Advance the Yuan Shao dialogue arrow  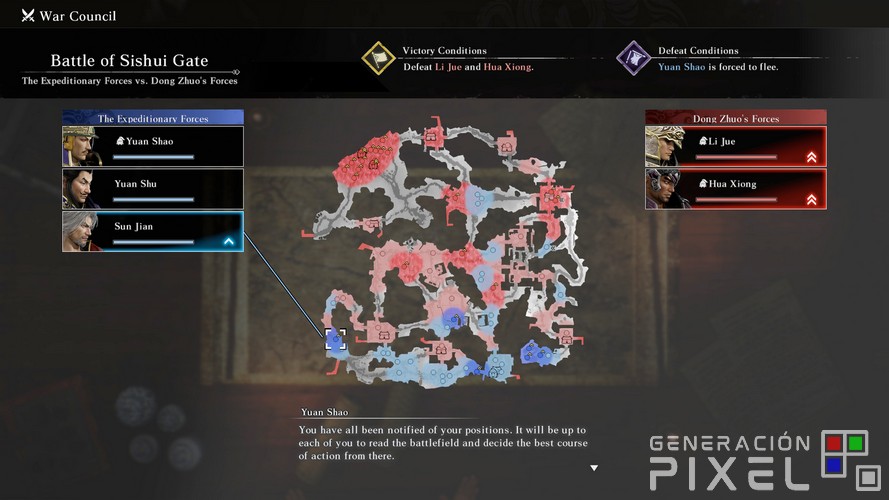tap(594, 468)
